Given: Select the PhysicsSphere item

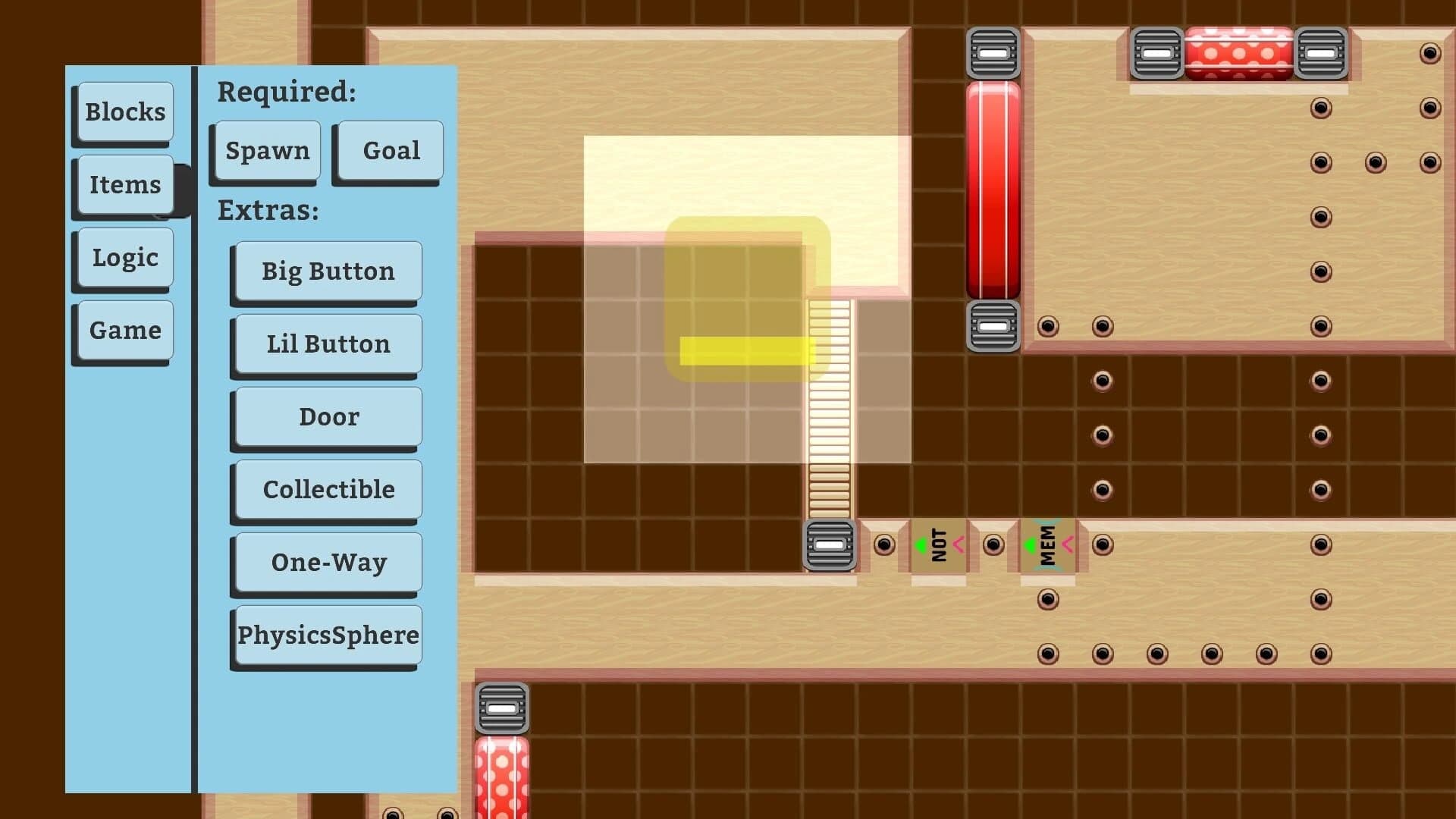Looking at the screenshot, I should (x=326, y=635).
